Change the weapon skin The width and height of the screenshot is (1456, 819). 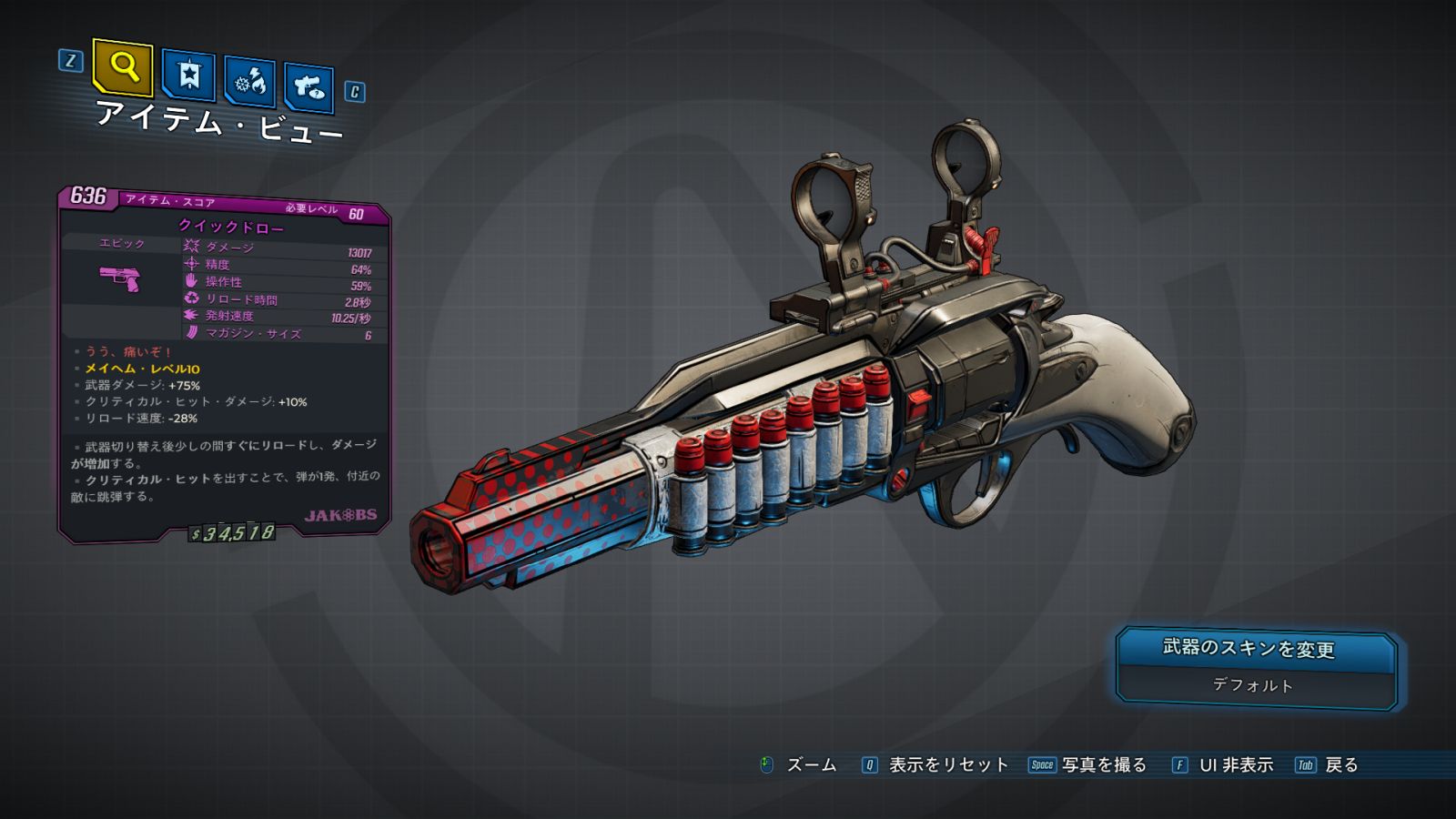(1256, 649)
